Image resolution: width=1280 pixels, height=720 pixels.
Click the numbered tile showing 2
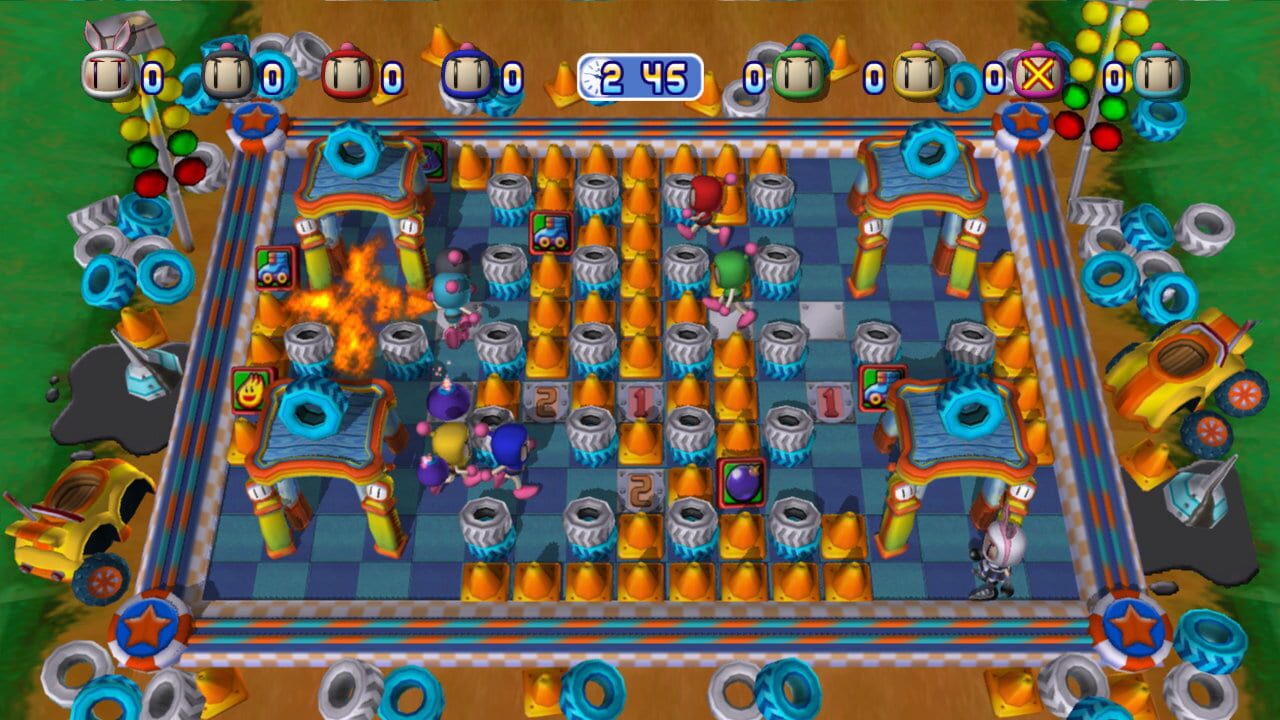coord(545,400)
